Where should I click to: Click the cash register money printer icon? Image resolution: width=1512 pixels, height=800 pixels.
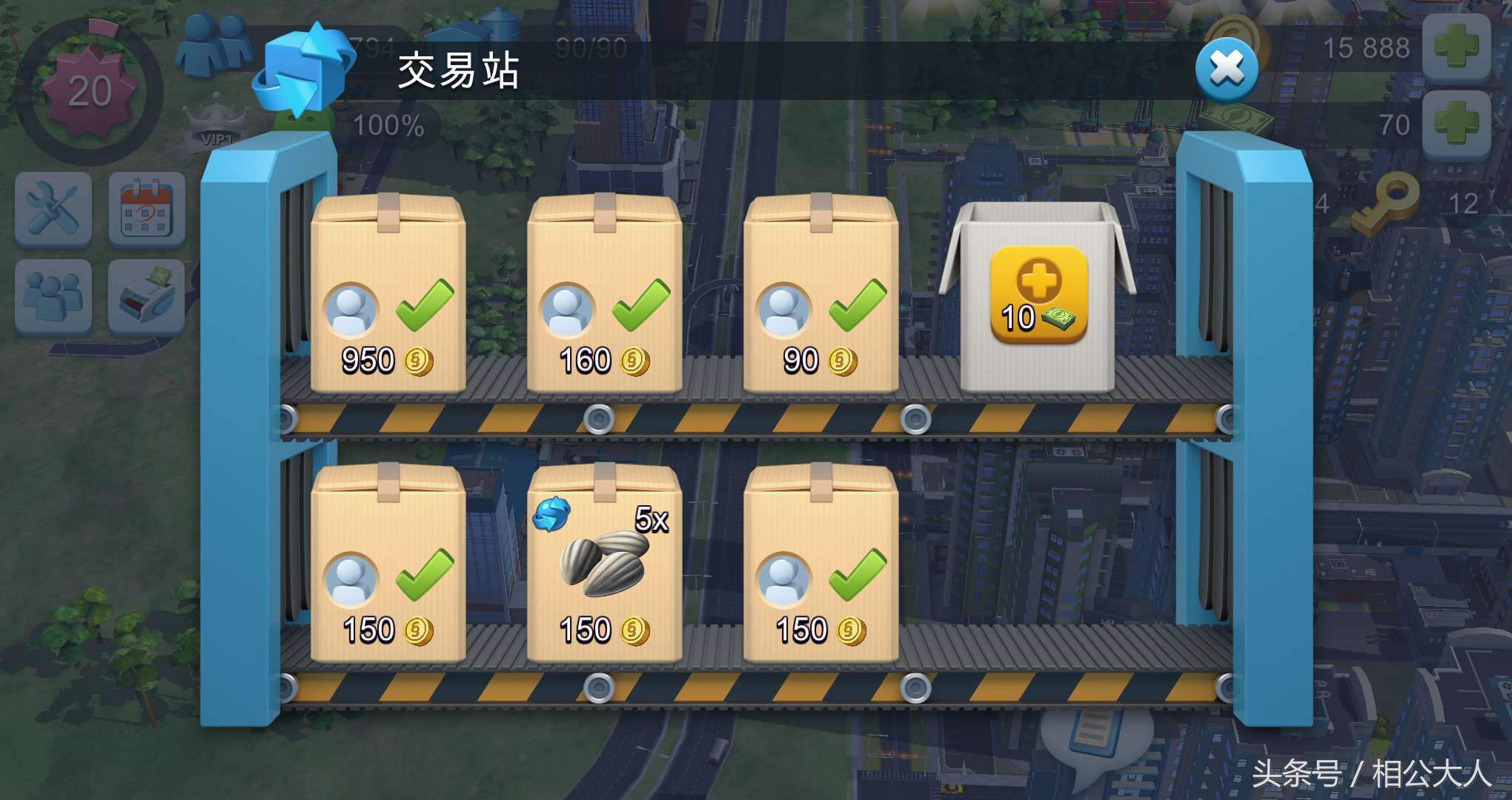(146, 296)
